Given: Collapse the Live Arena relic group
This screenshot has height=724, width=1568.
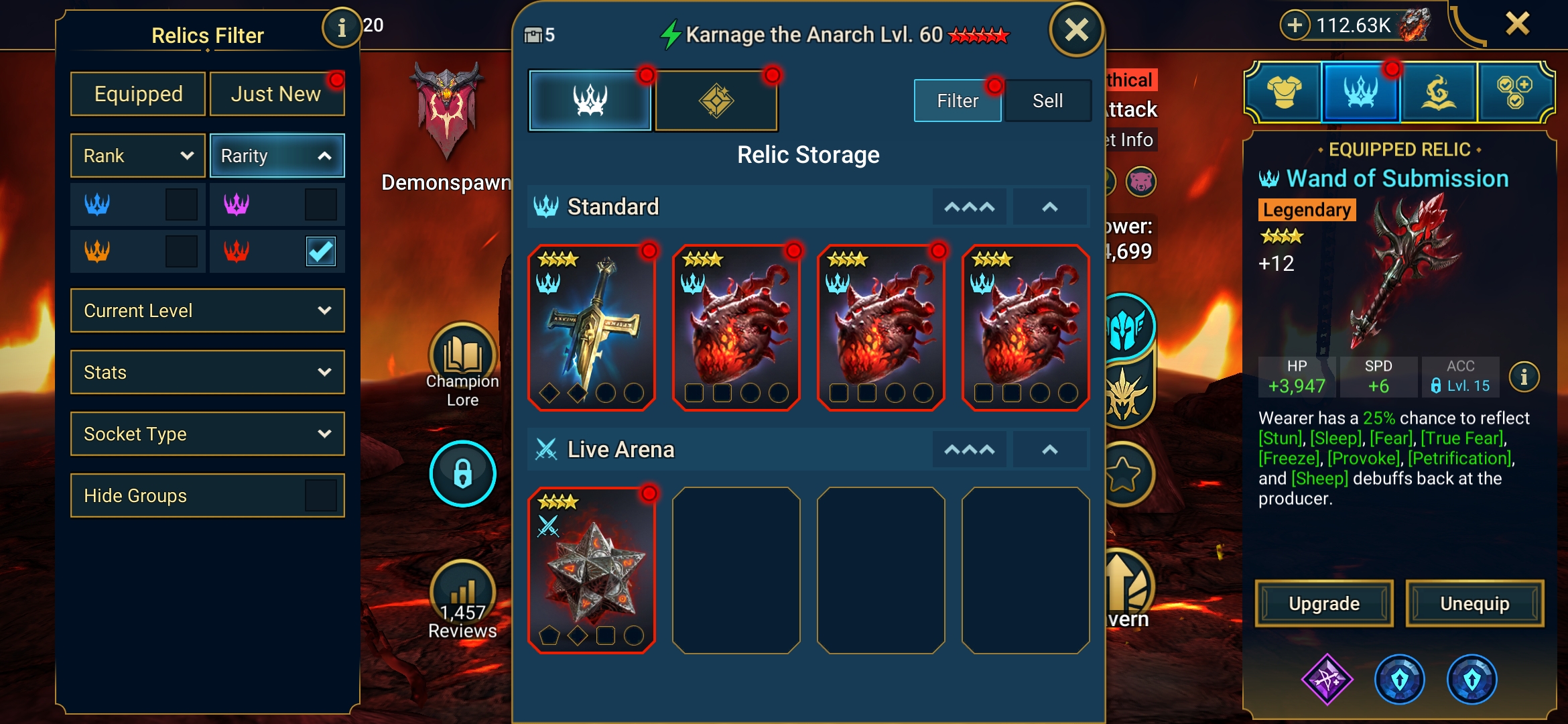Looking at the screenshot, I should [x=1049, y=450].
